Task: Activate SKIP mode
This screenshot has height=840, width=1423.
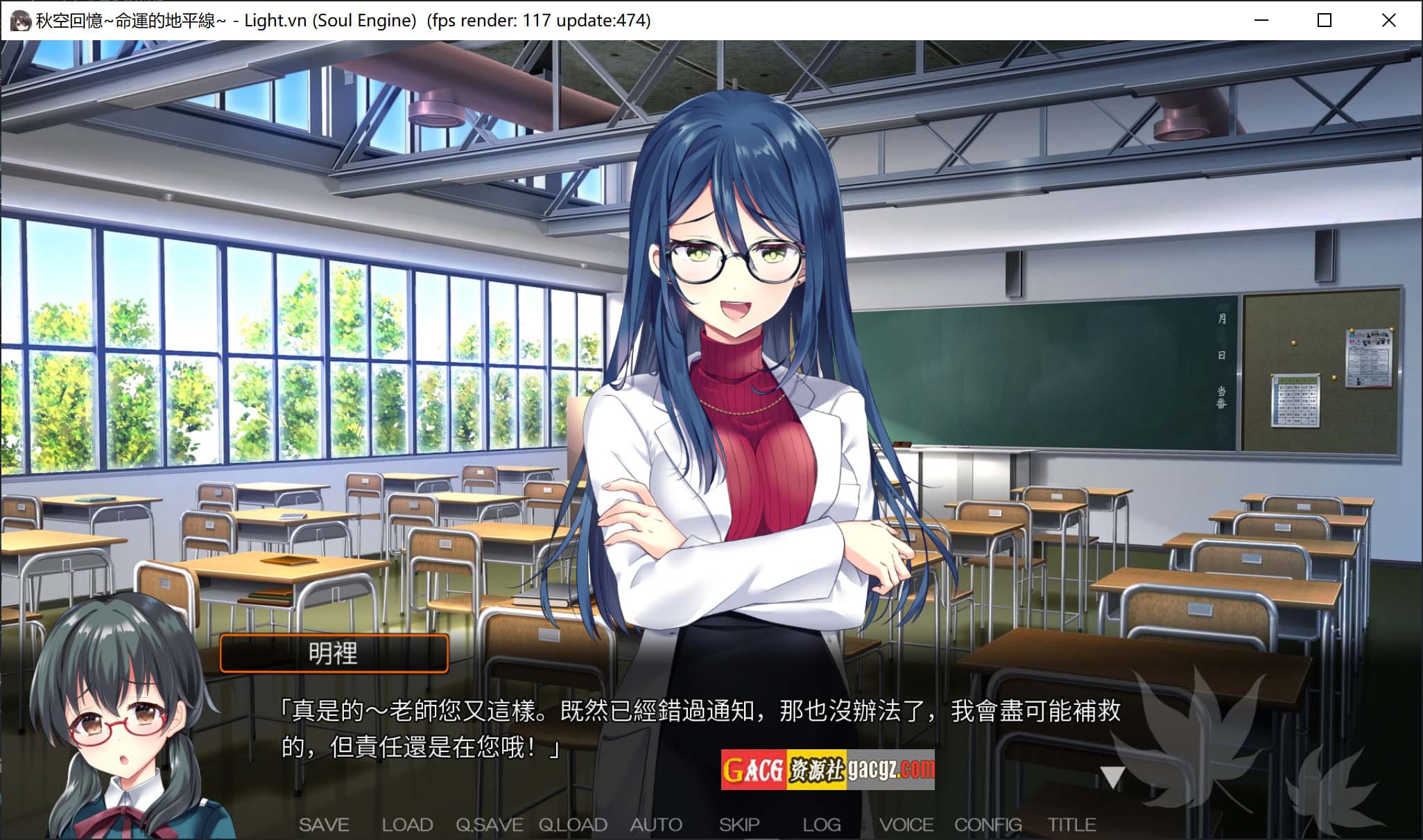Action: point(739,825)
